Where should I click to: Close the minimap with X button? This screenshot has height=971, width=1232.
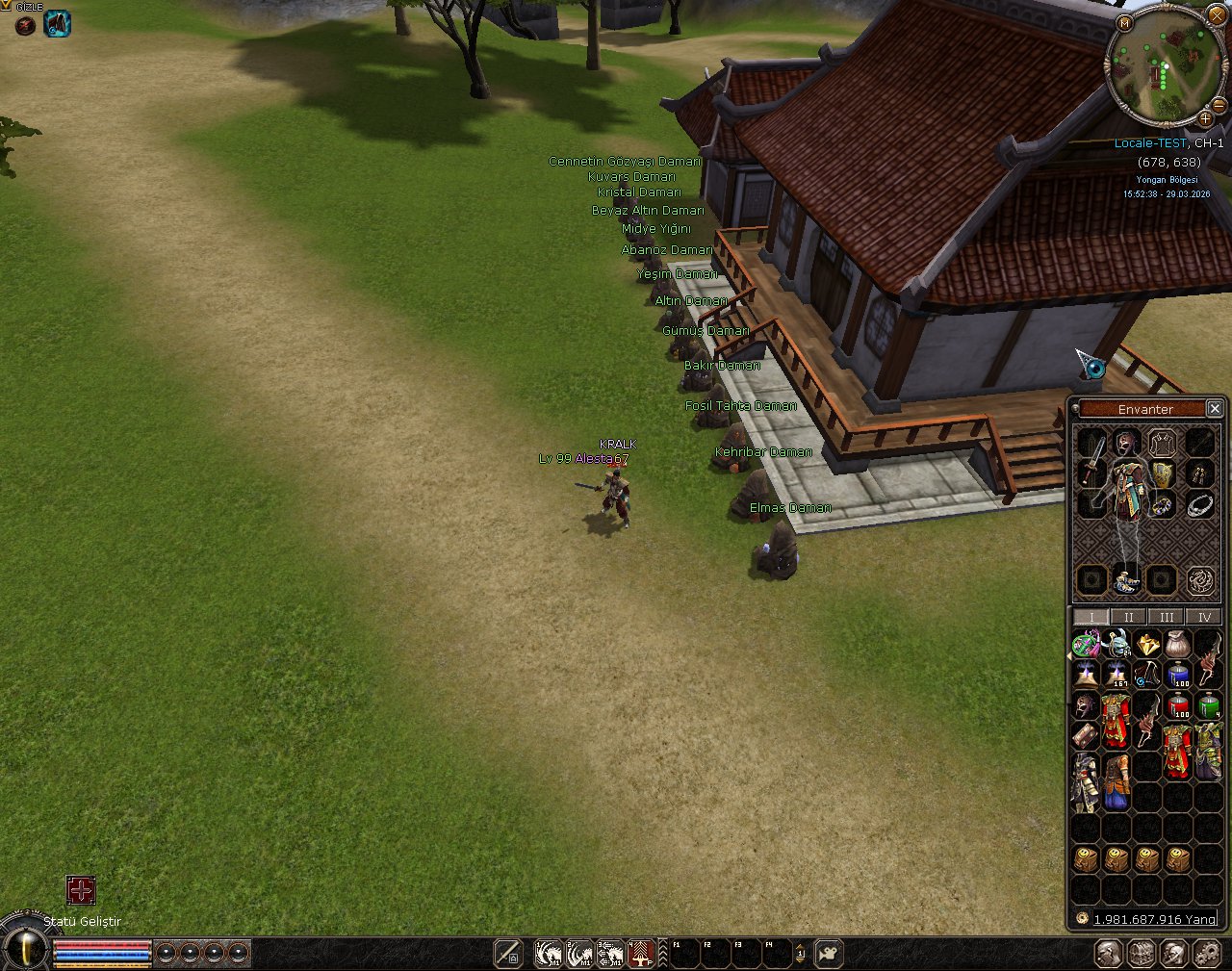click(x=1217, y=16)
